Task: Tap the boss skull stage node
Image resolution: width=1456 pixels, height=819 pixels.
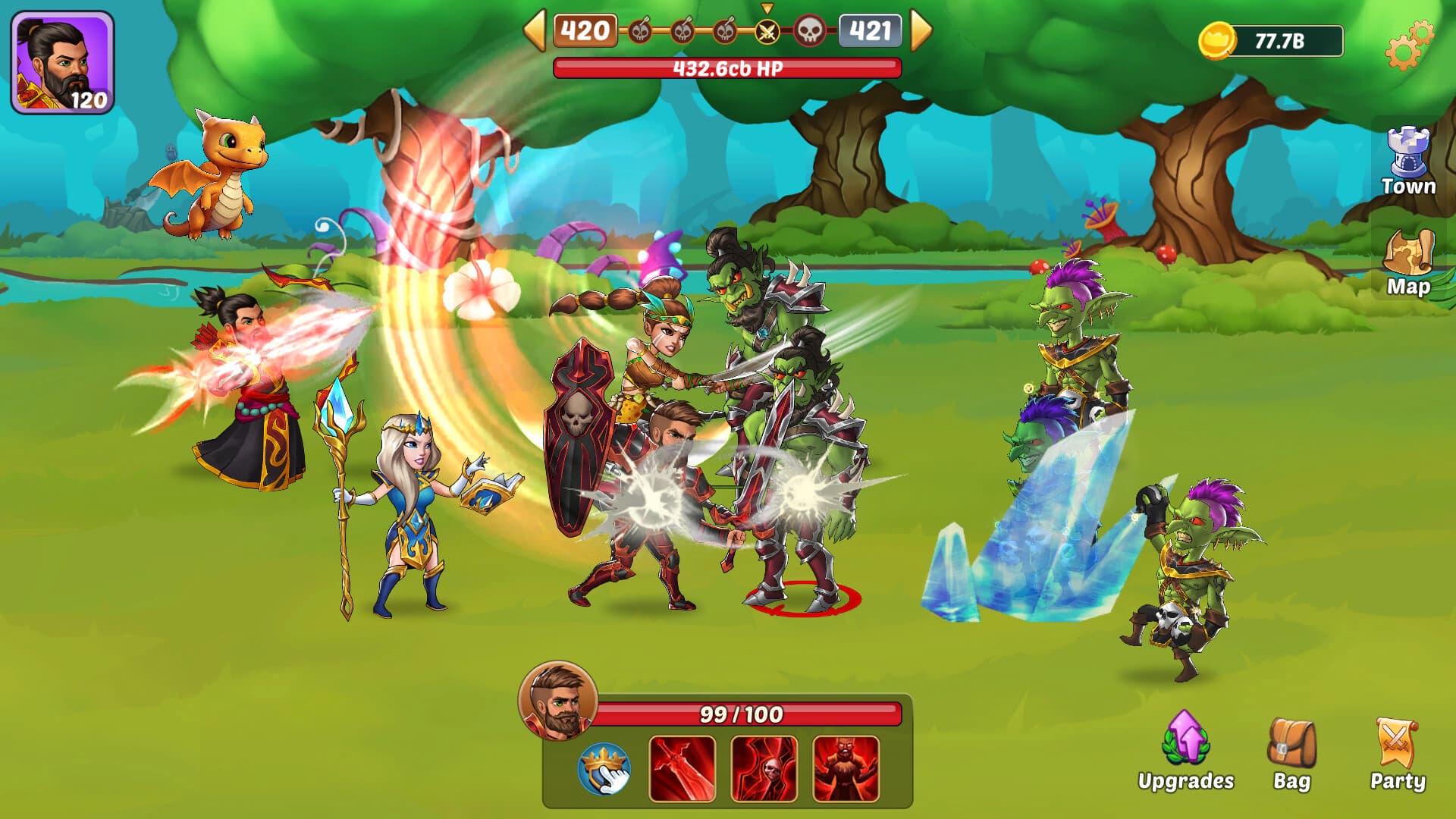Action: (x=809, y=32)
